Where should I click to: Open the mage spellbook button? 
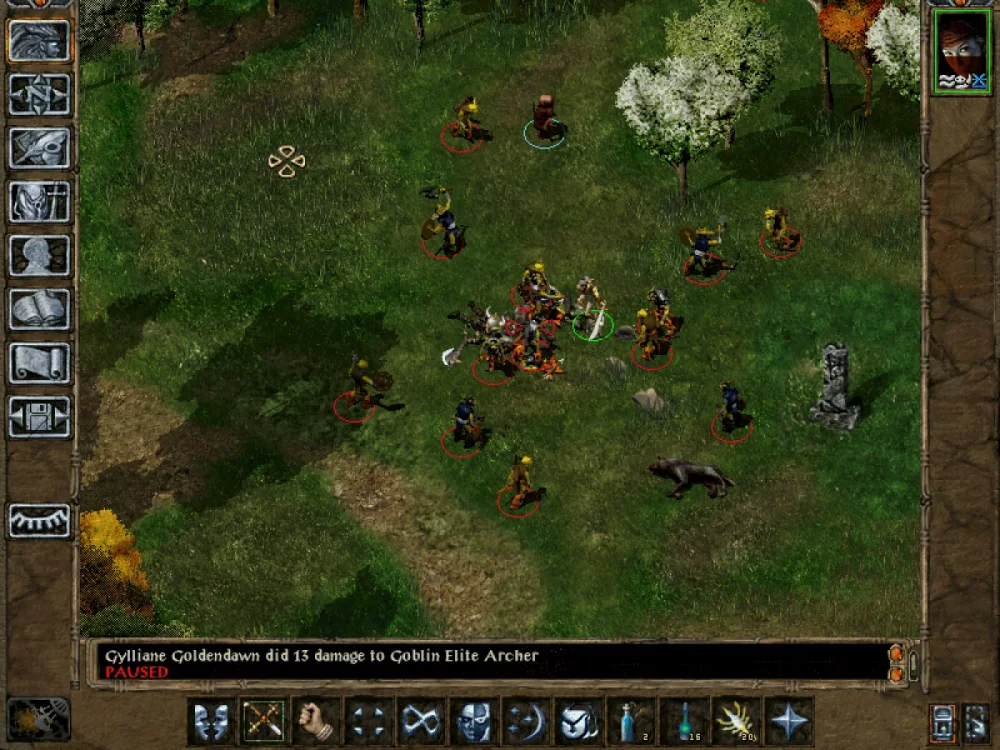tap(40, 309)
